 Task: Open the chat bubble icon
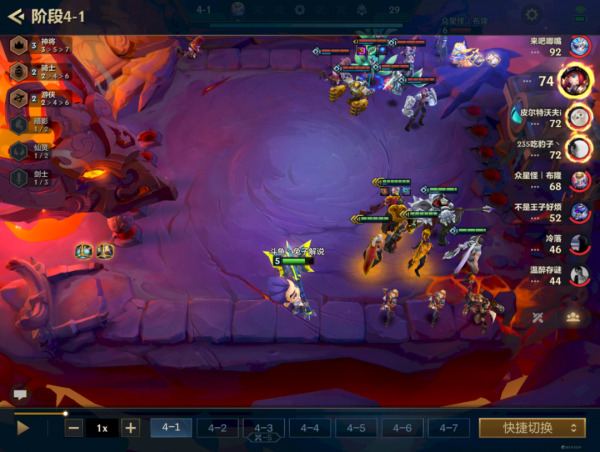19,395
